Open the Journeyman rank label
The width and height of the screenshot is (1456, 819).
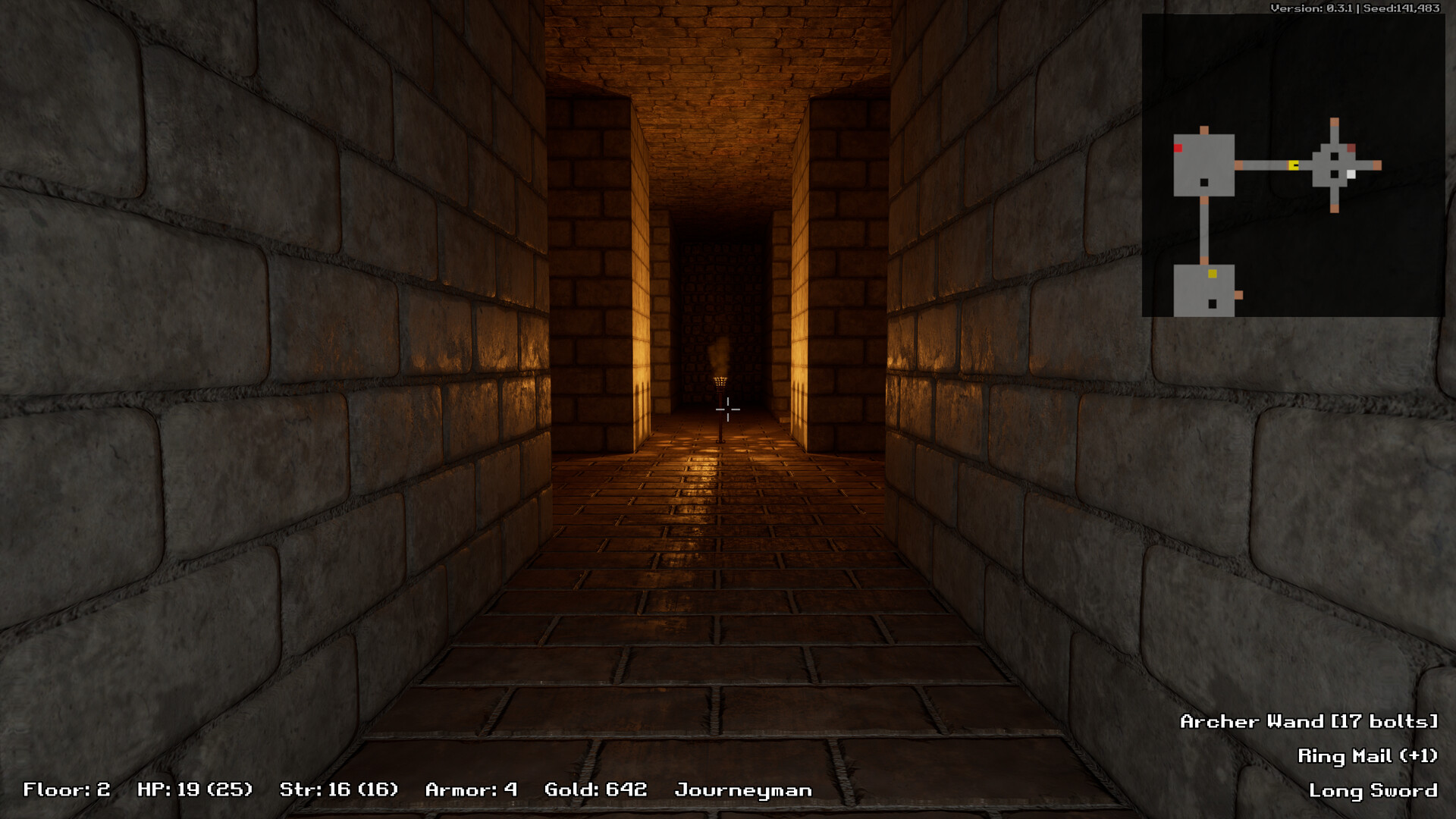[x=743, y=789]
